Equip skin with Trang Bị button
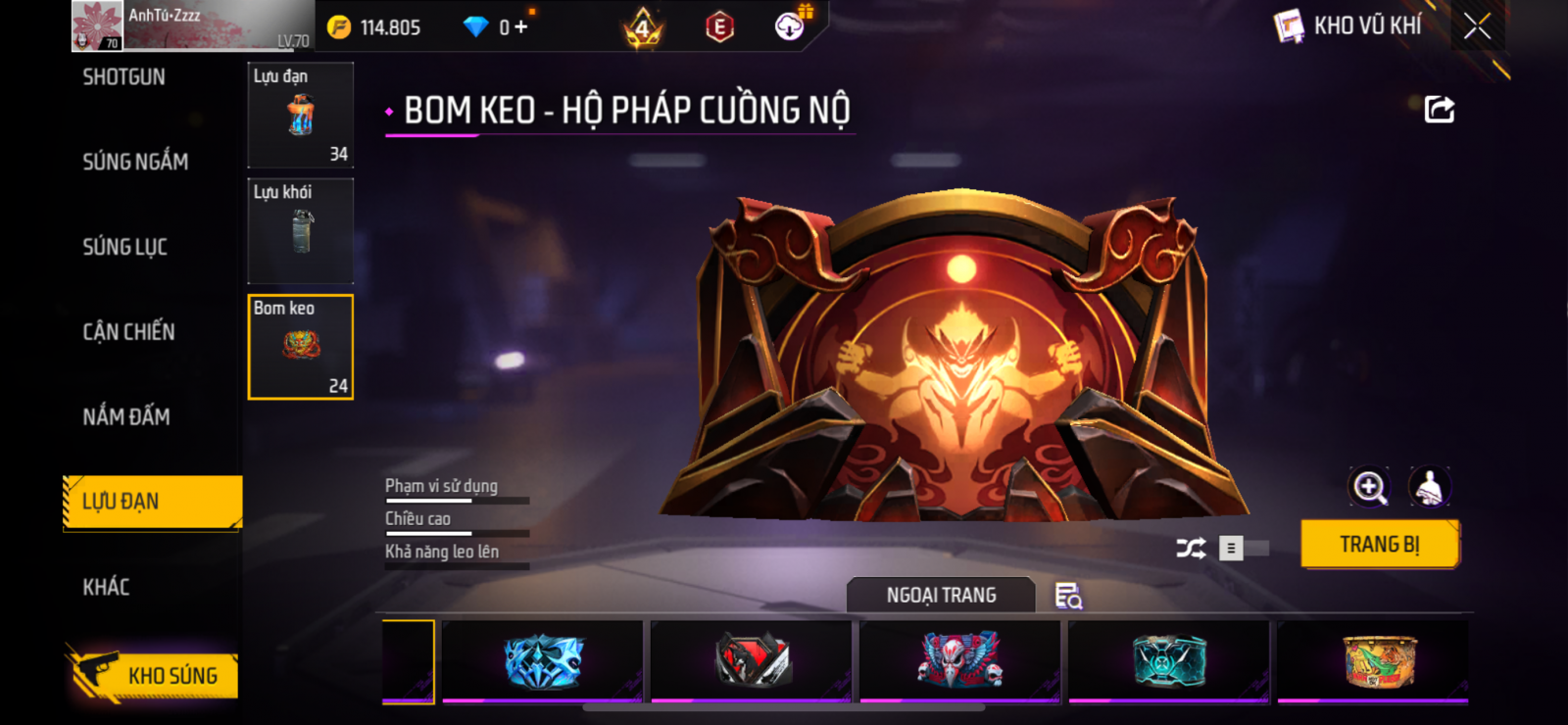This screenshot has width=1568, height=725. pyautogui.click(x=1379, y=545)
